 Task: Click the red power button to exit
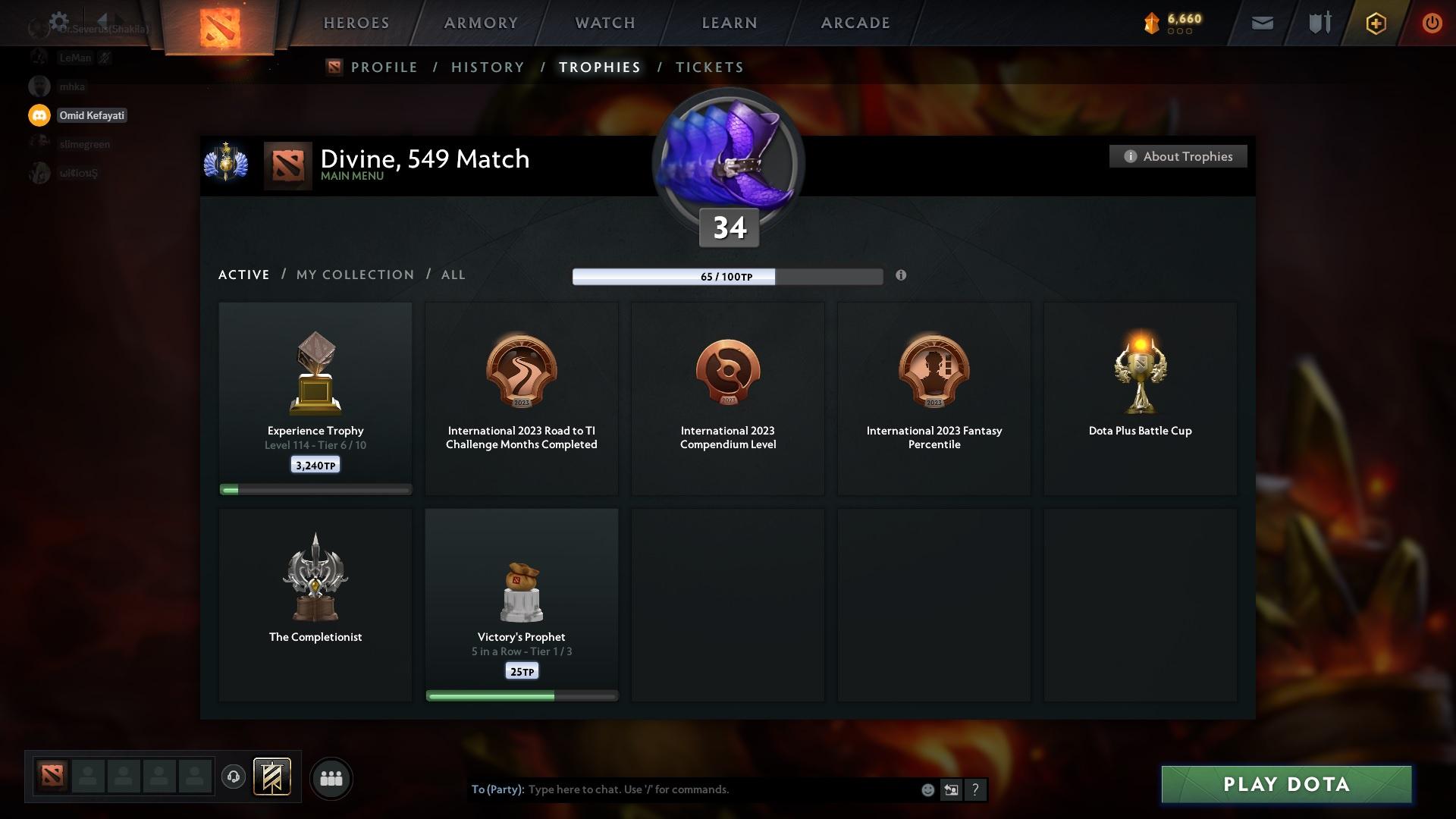[1432, 23]
